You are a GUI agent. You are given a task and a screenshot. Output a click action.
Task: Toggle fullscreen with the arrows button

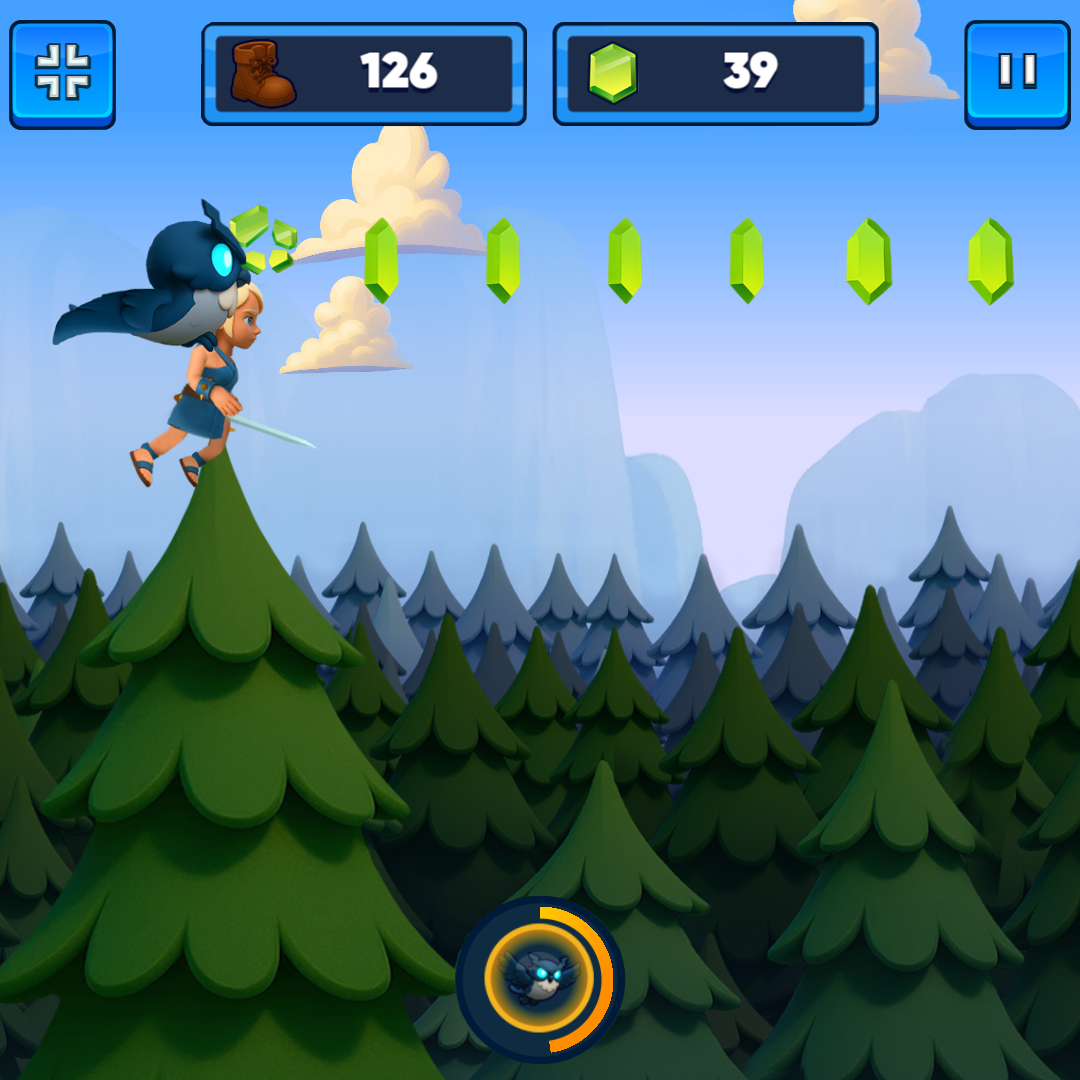(62, 74)
